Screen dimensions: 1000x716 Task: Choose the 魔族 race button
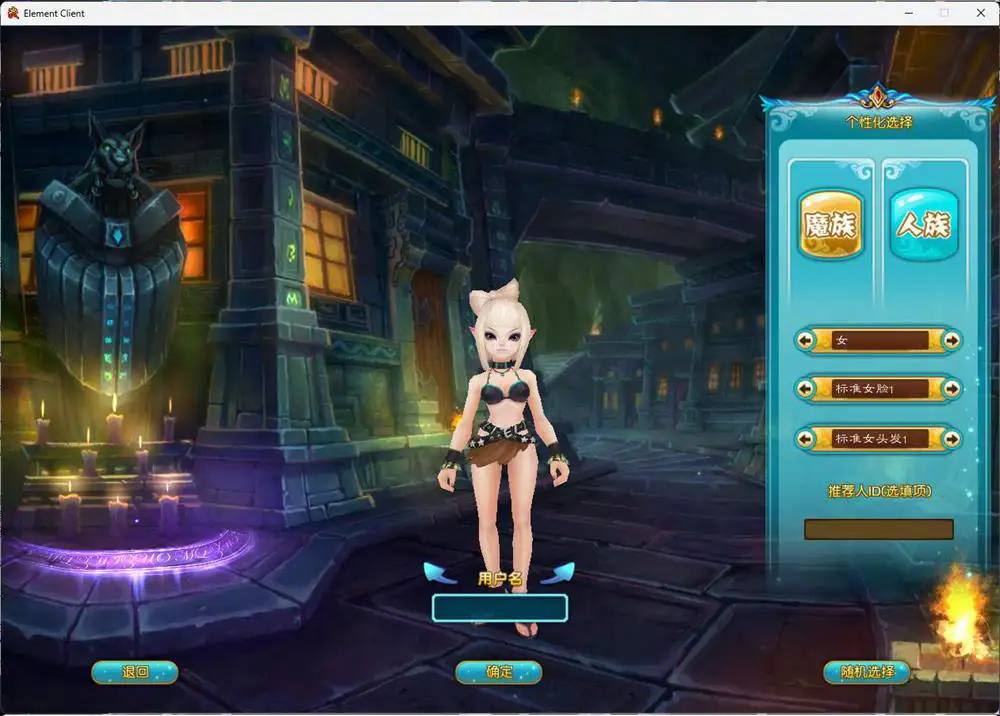[x=831, y=225]
